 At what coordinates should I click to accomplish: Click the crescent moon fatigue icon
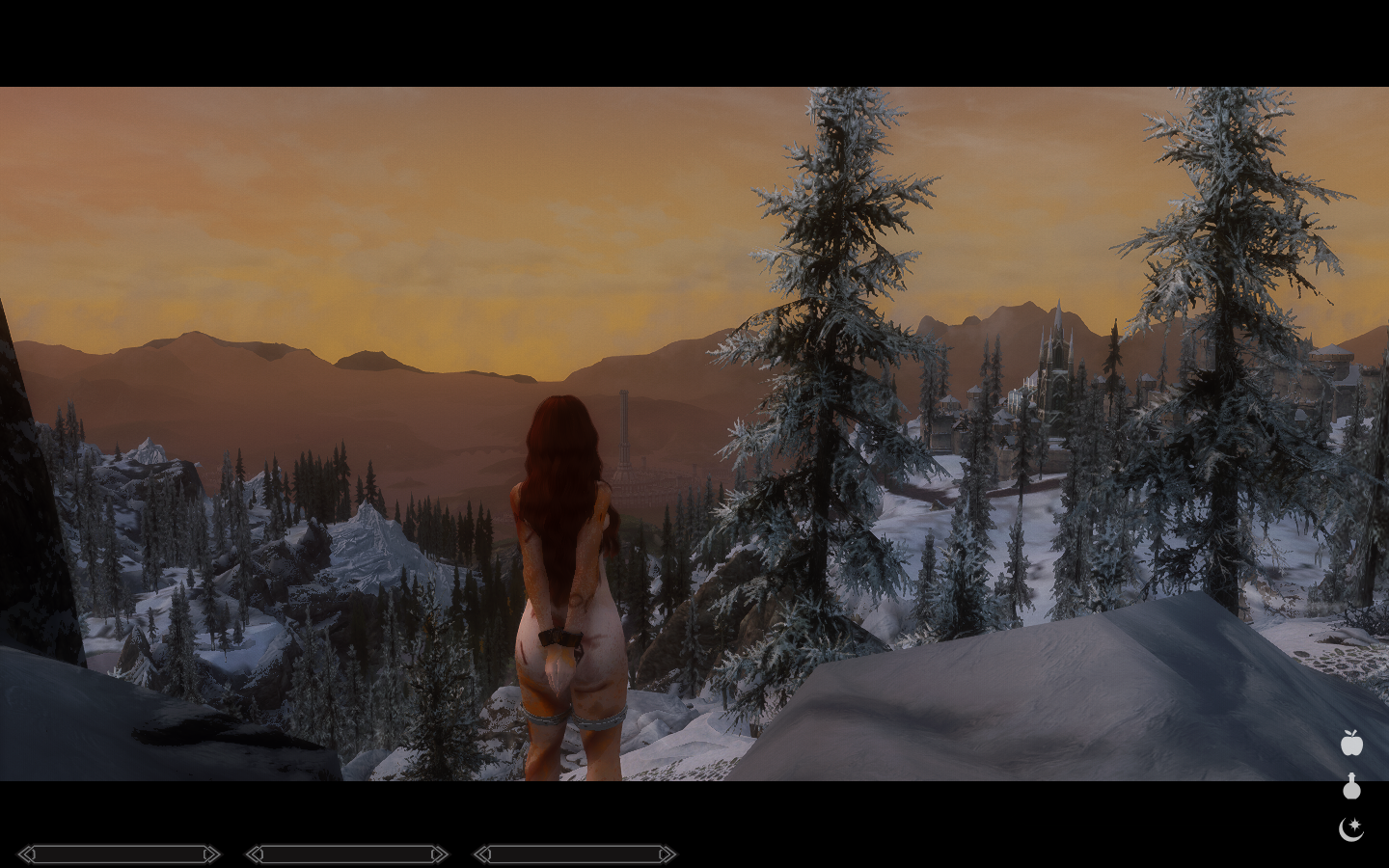(1350, 828)
